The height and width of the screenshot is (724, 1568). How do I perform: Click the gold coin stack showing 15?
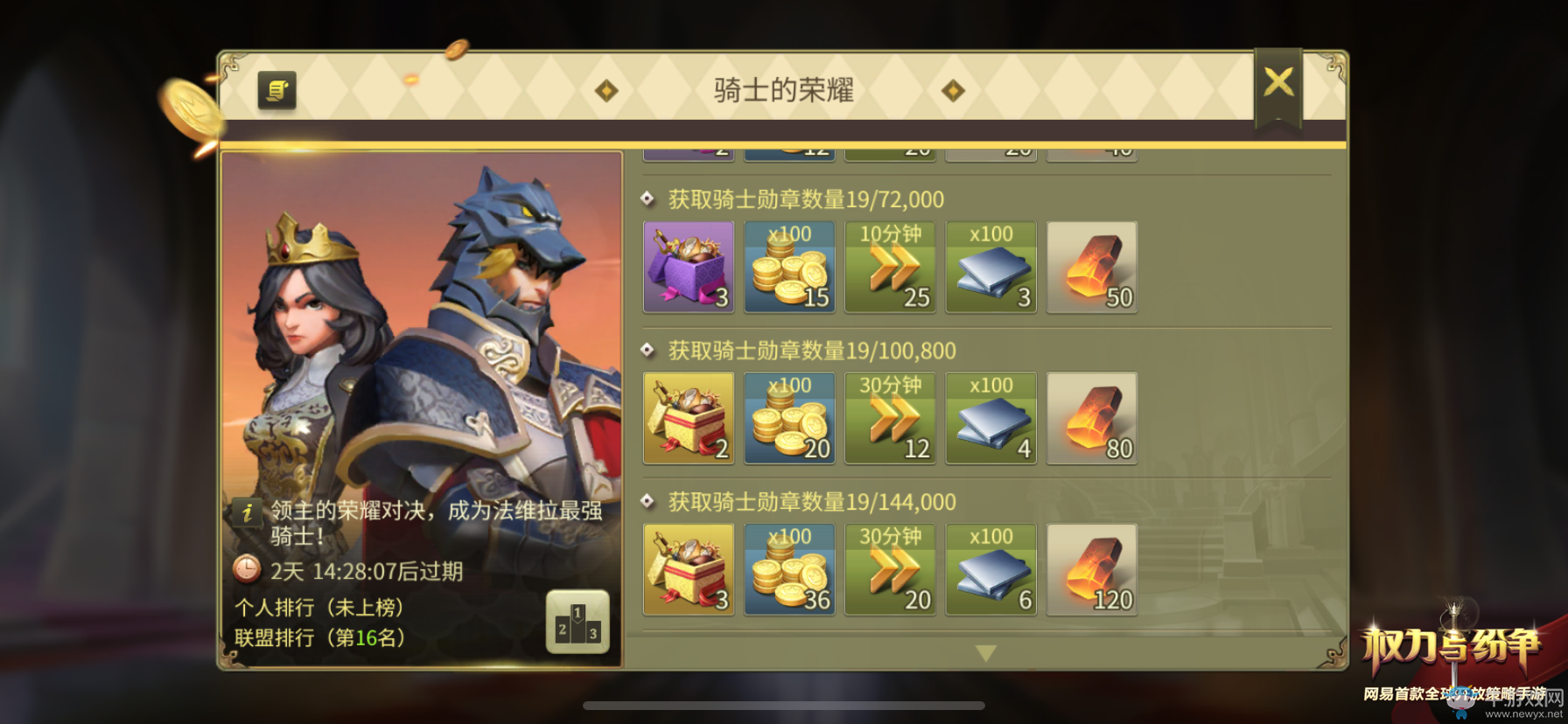(x=788, y=267)
